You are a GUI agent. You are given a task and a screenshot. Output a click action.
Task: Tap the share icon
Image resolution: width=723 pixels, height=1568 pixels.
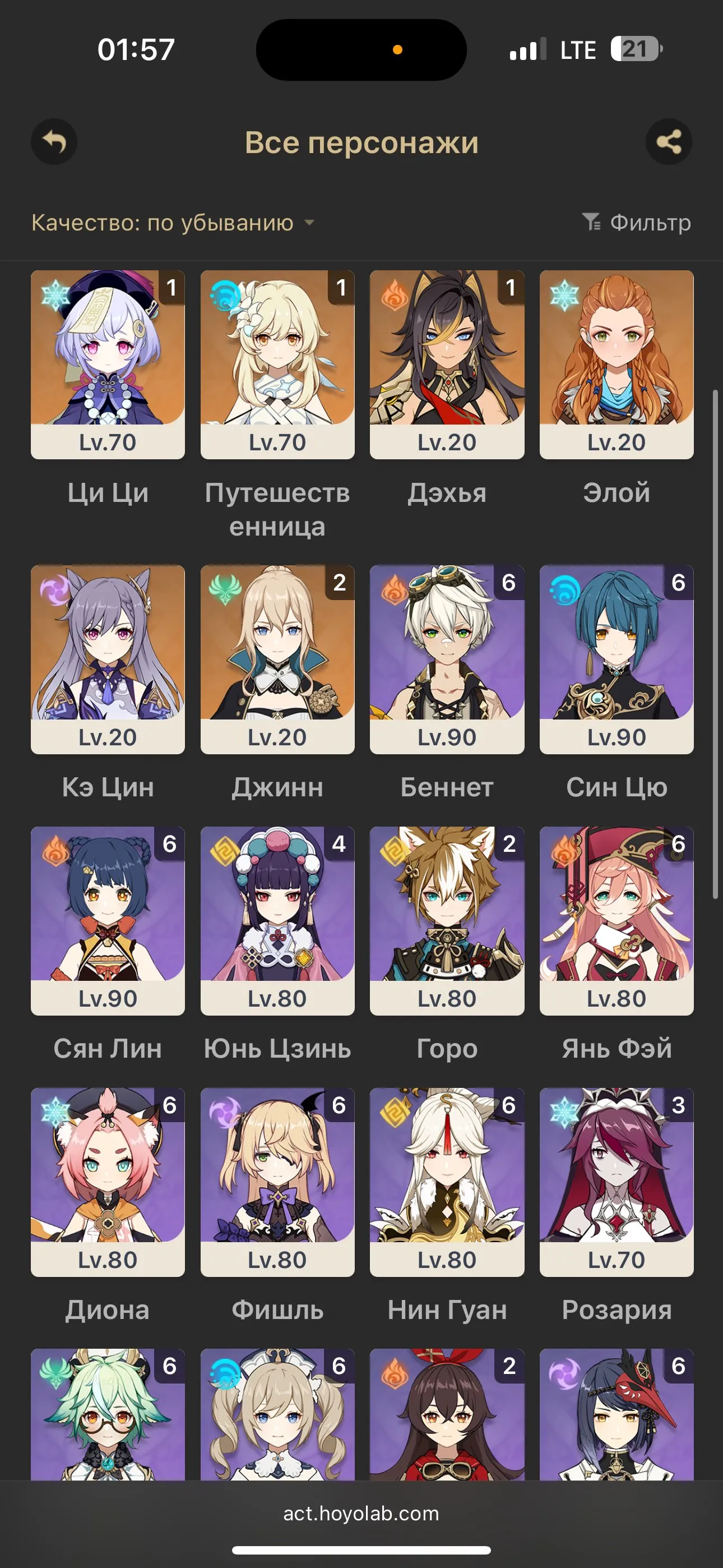[x=669, y=143]
